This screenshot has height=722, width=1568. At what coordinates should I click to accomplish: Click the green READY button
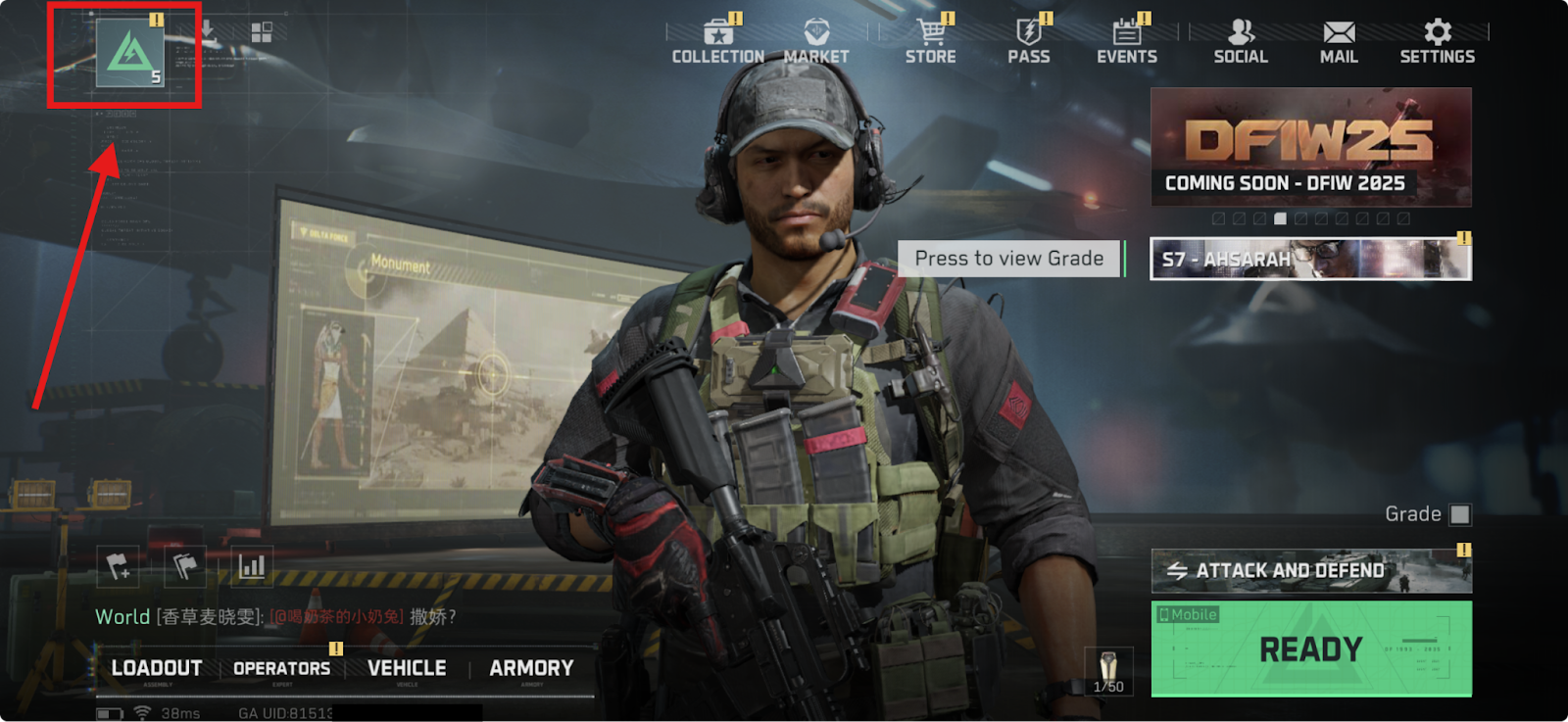(1310, 649)
